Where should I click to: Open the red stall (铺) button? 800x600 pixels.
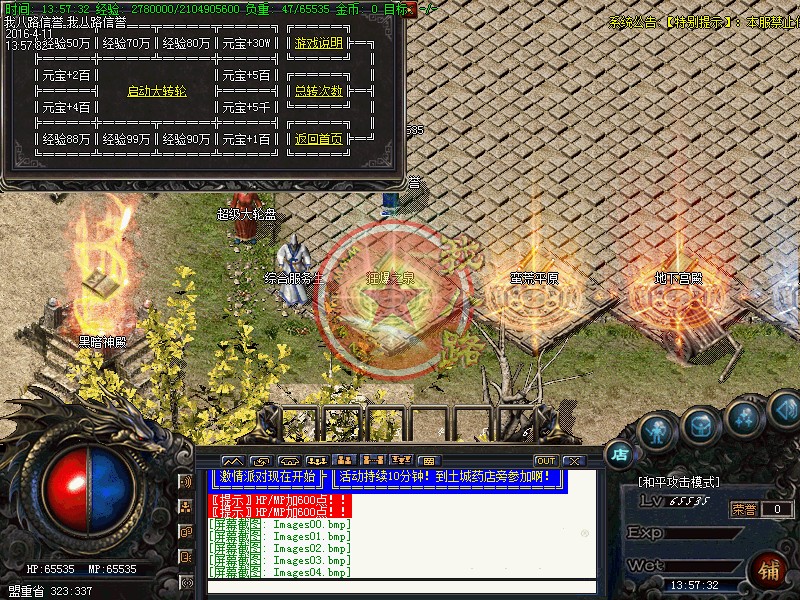(x=769, y=572)
